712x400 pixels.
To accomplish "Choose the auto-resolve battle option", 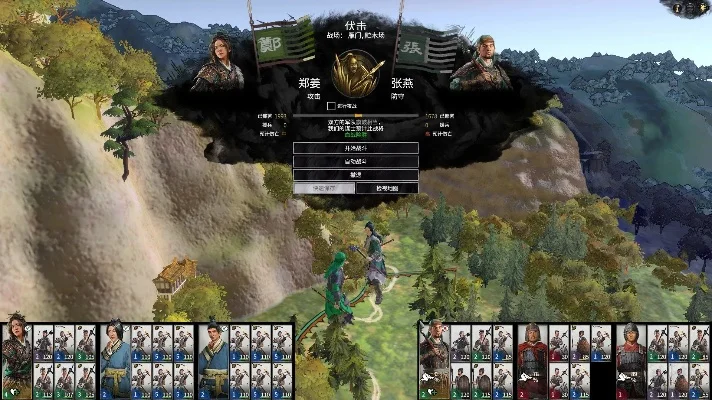I will 356,161.
